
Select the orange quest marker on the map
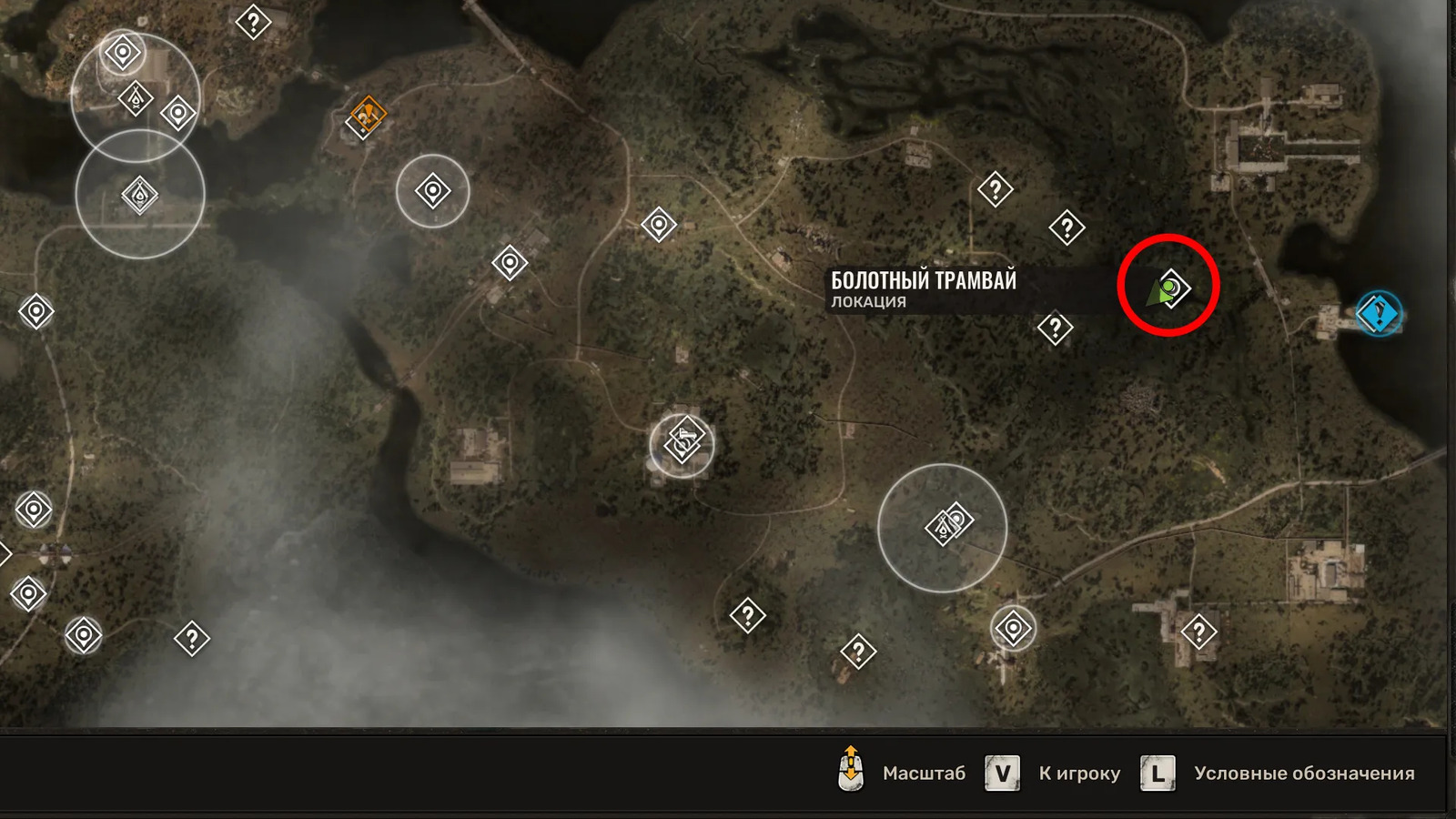369,116
